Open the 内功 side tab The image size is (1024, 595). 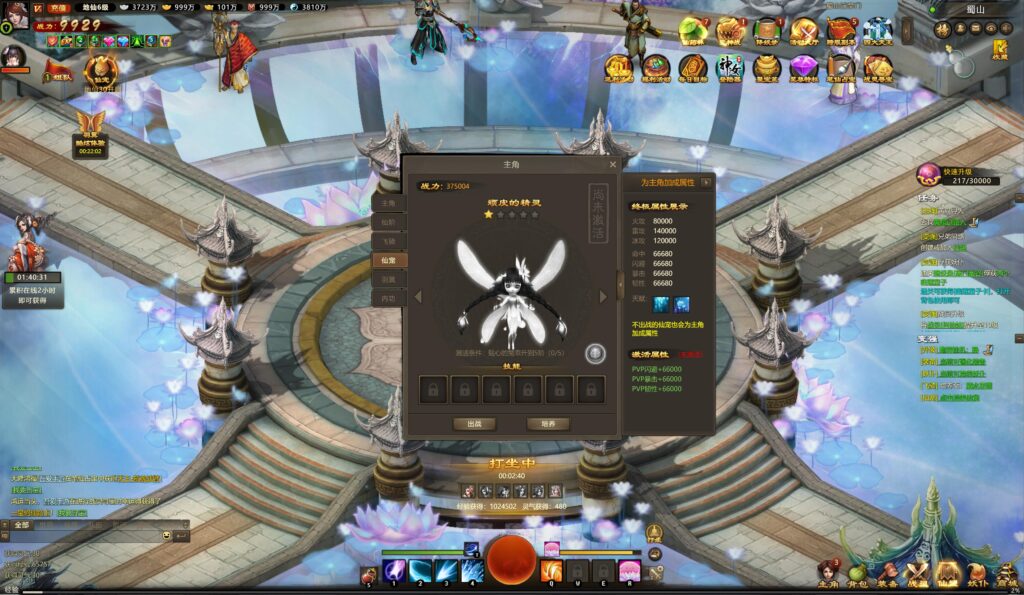[388, 298]
